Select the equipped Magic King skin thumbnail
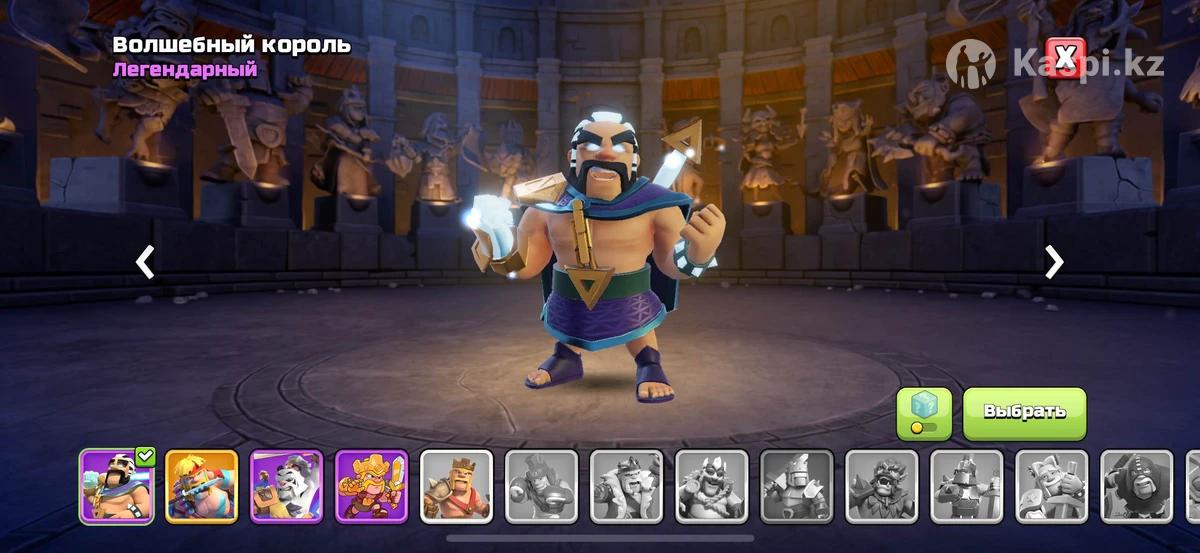Viewport: 1200px width, 553px height. point(116,486)
